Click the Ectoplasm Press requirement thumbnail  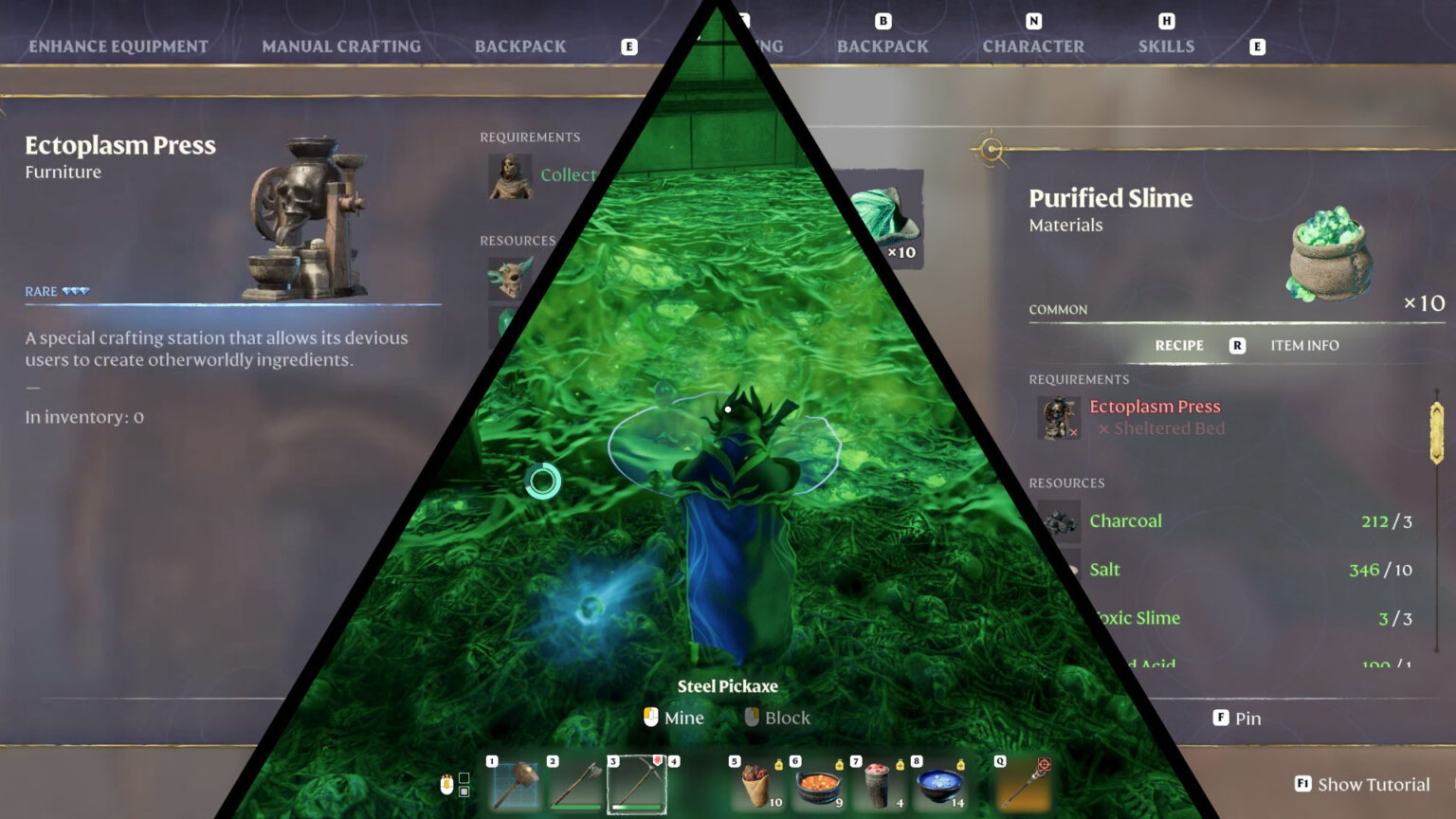1059,417
